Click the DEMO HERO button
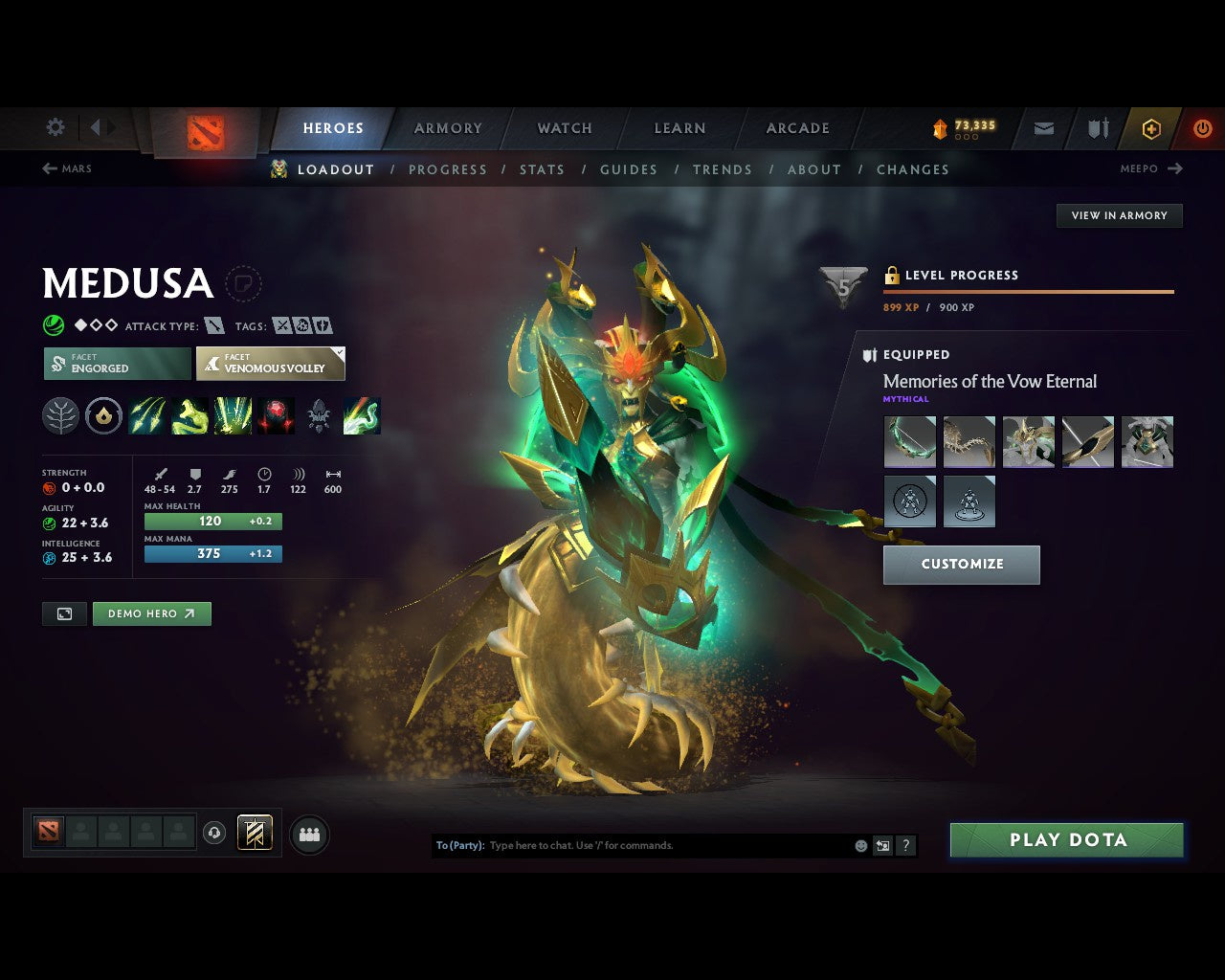 [x=151, y=613]
